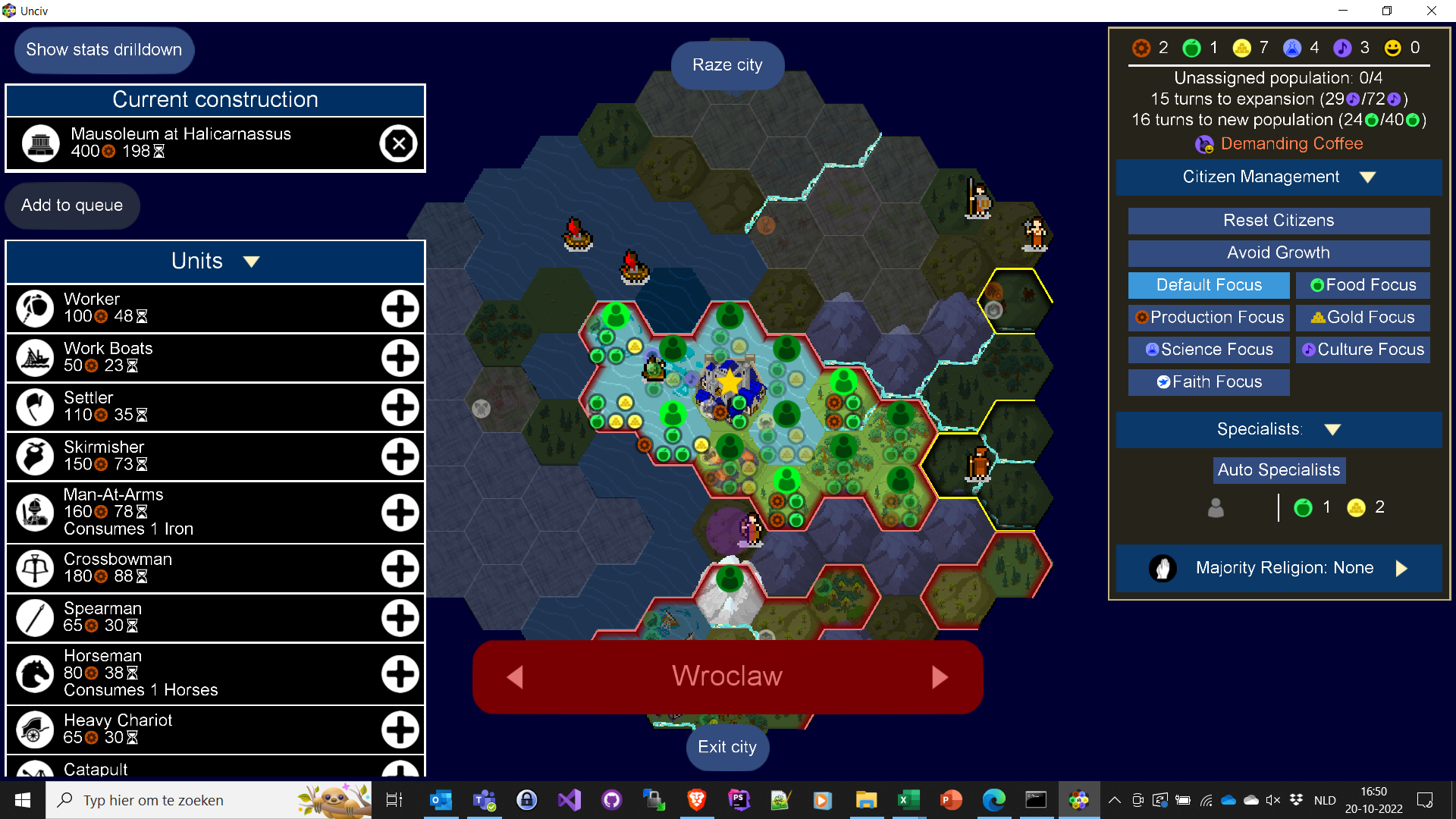The width and height of the screenshot is (1456, 819).
Task: Select the Horseman unit icon
Action: (x=35, y=673)
